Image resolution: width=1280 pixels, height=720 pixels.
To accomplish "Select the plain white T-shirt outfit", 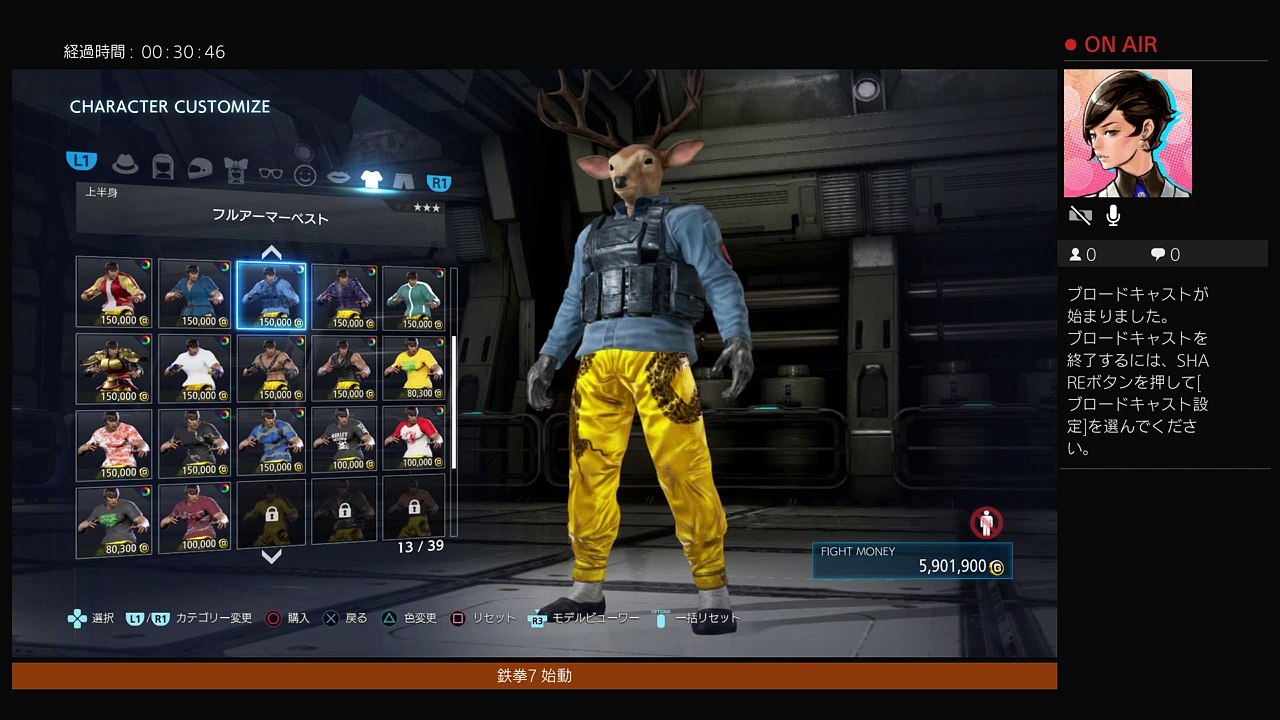I will (194, 369).
